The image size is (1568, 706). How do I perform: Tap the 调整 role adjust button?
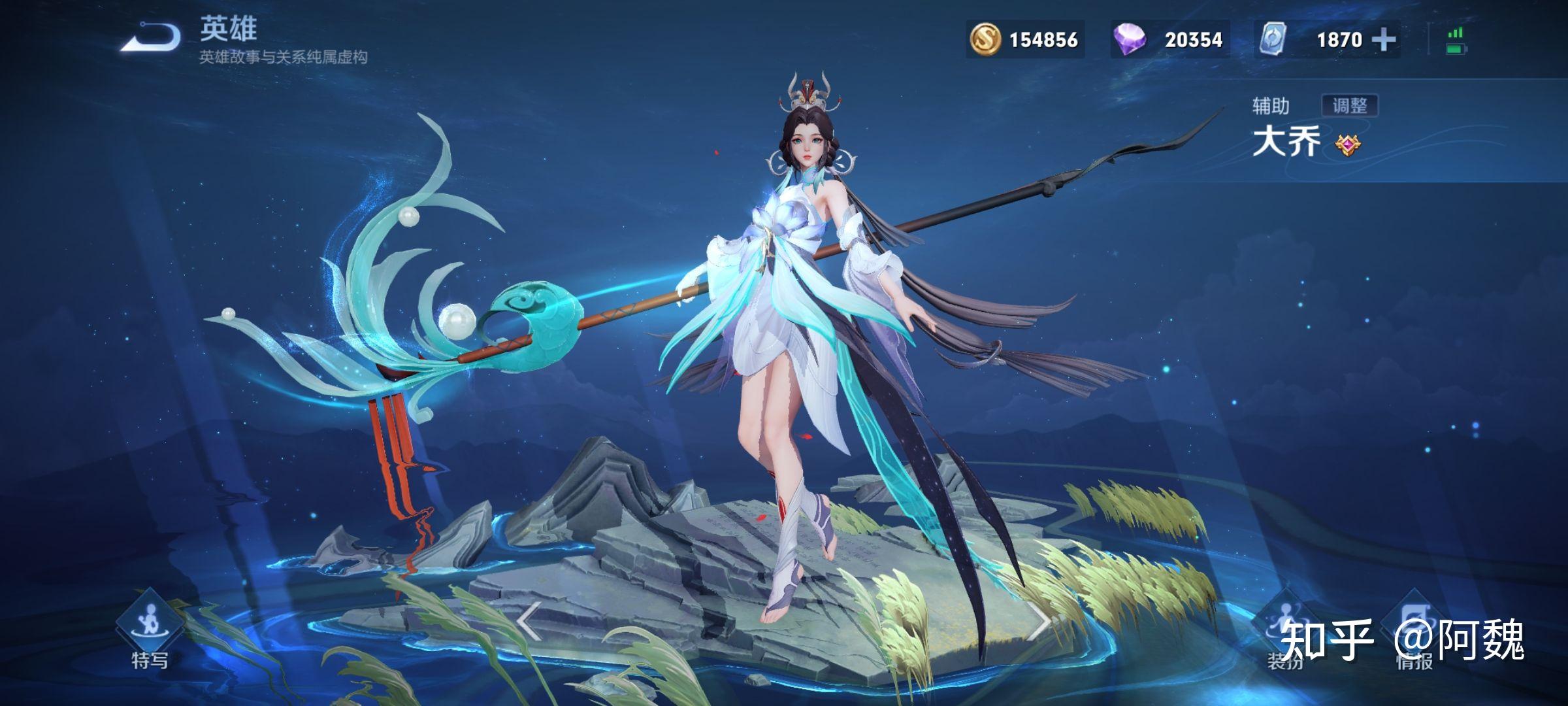coord(1349,106)
